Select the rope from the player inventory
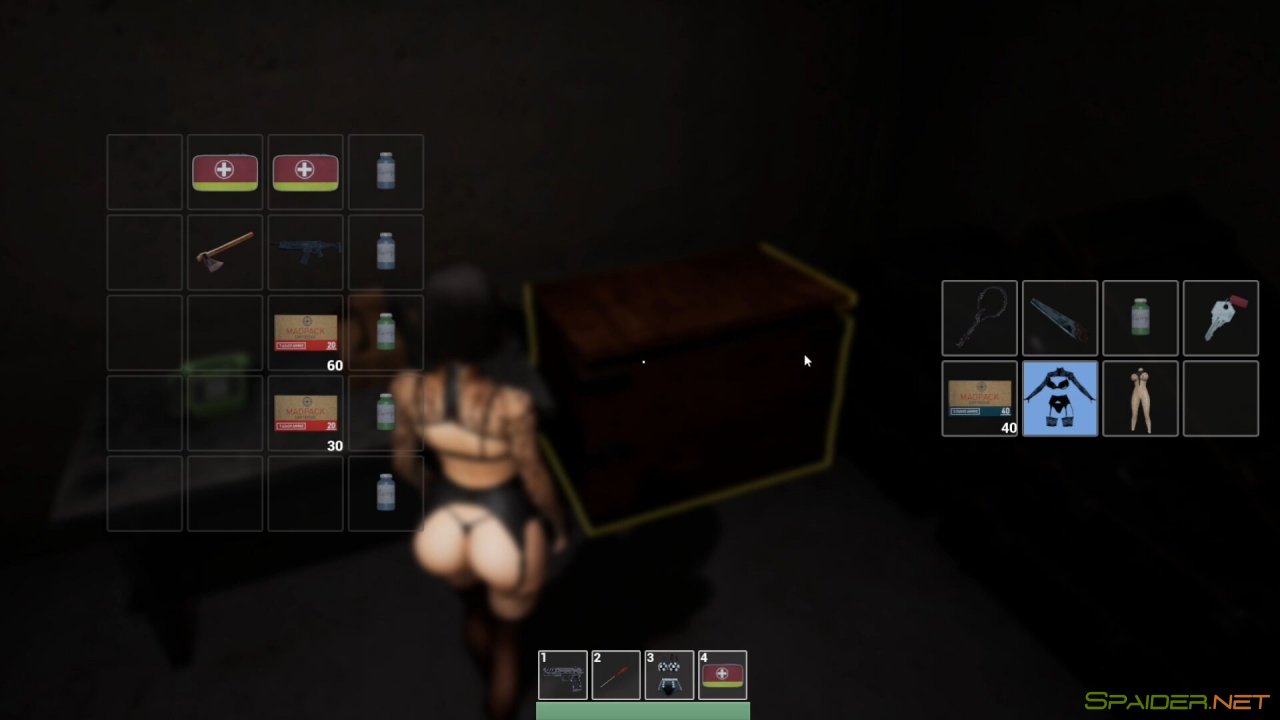This screenshot has width=1280, height=720. pyautogui.click(x=979, y=318)
